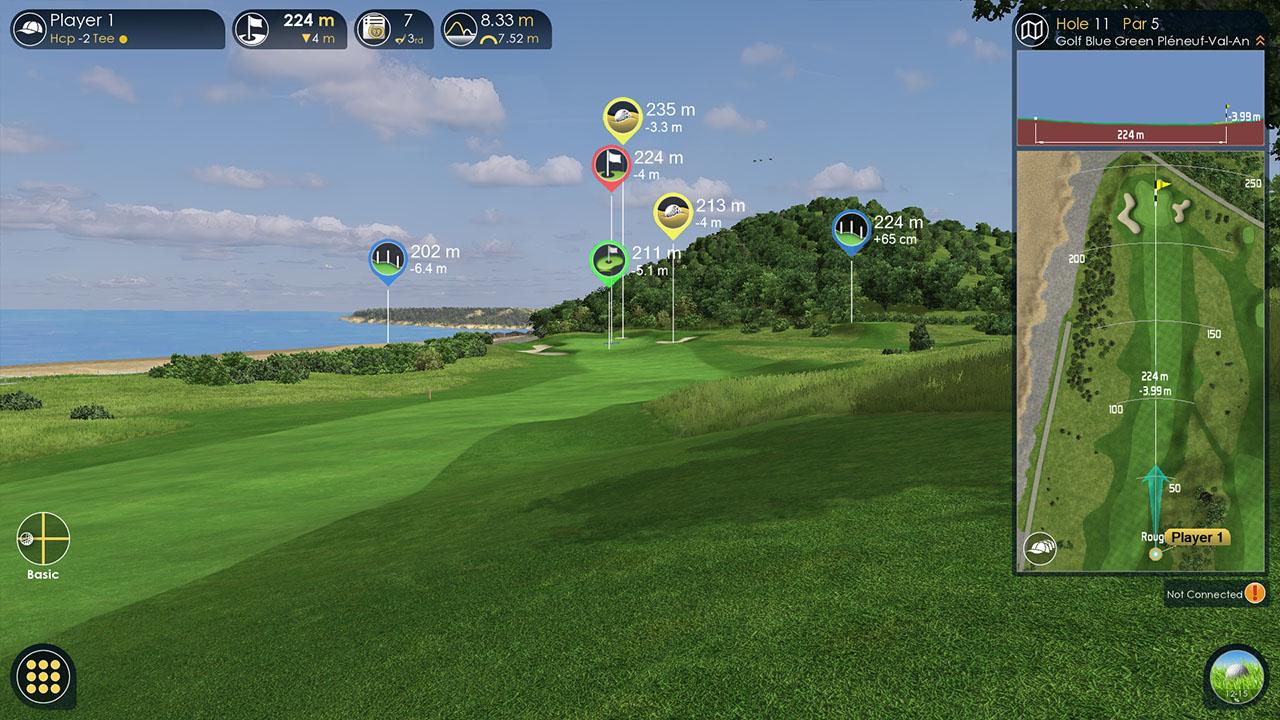The image size is (1280, 720).
Task: Select the green 211 m green marker
Action: point(608,261)
